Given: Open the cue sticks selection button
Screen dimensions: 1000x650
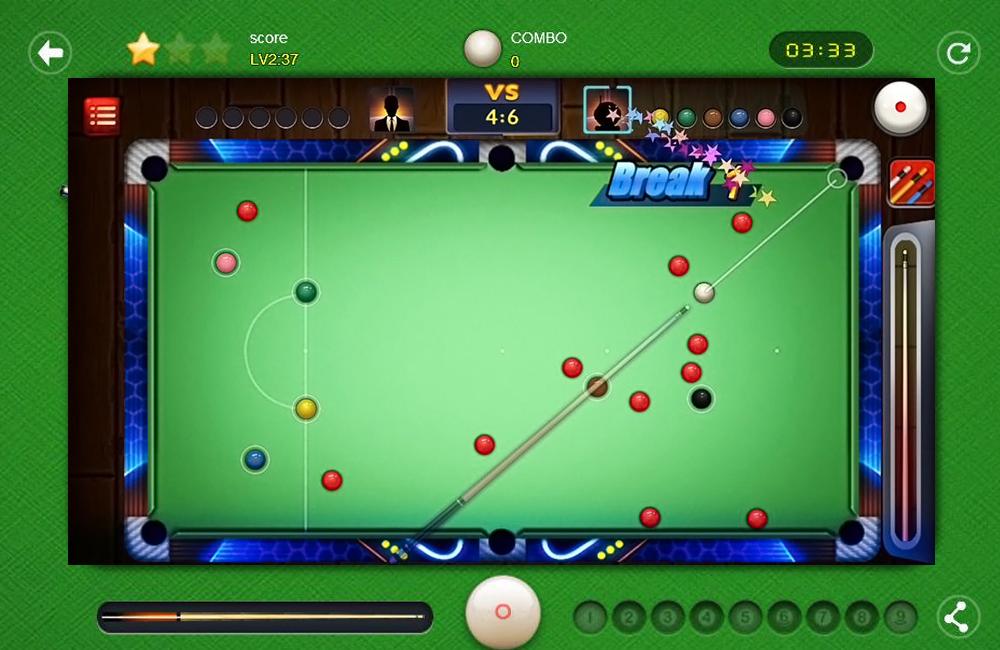Looking at the screenshot, I should [x=911, y=183].
